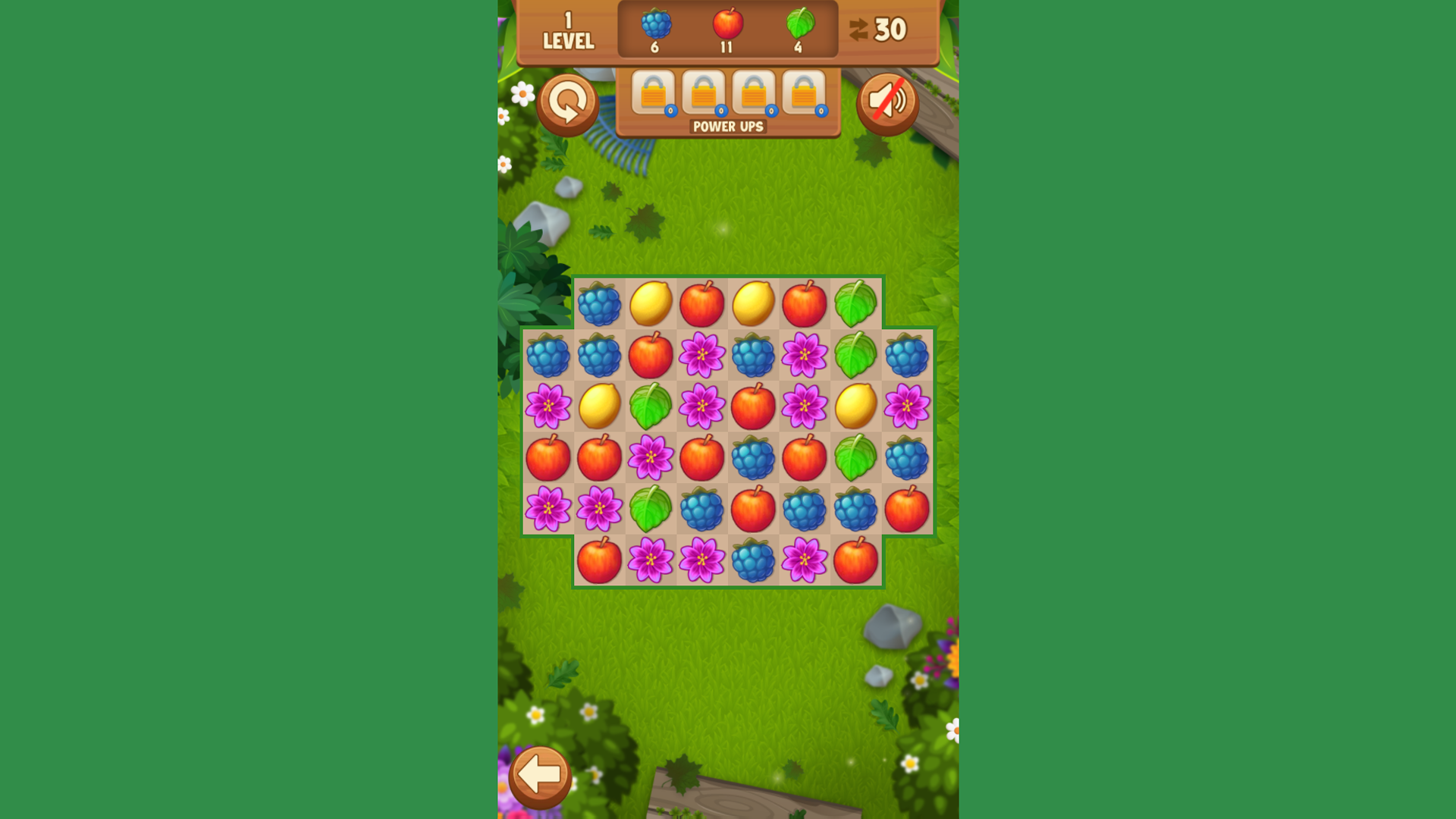Click the blueberry goal icon
The image size is (1456, 819).
(655, 25)
